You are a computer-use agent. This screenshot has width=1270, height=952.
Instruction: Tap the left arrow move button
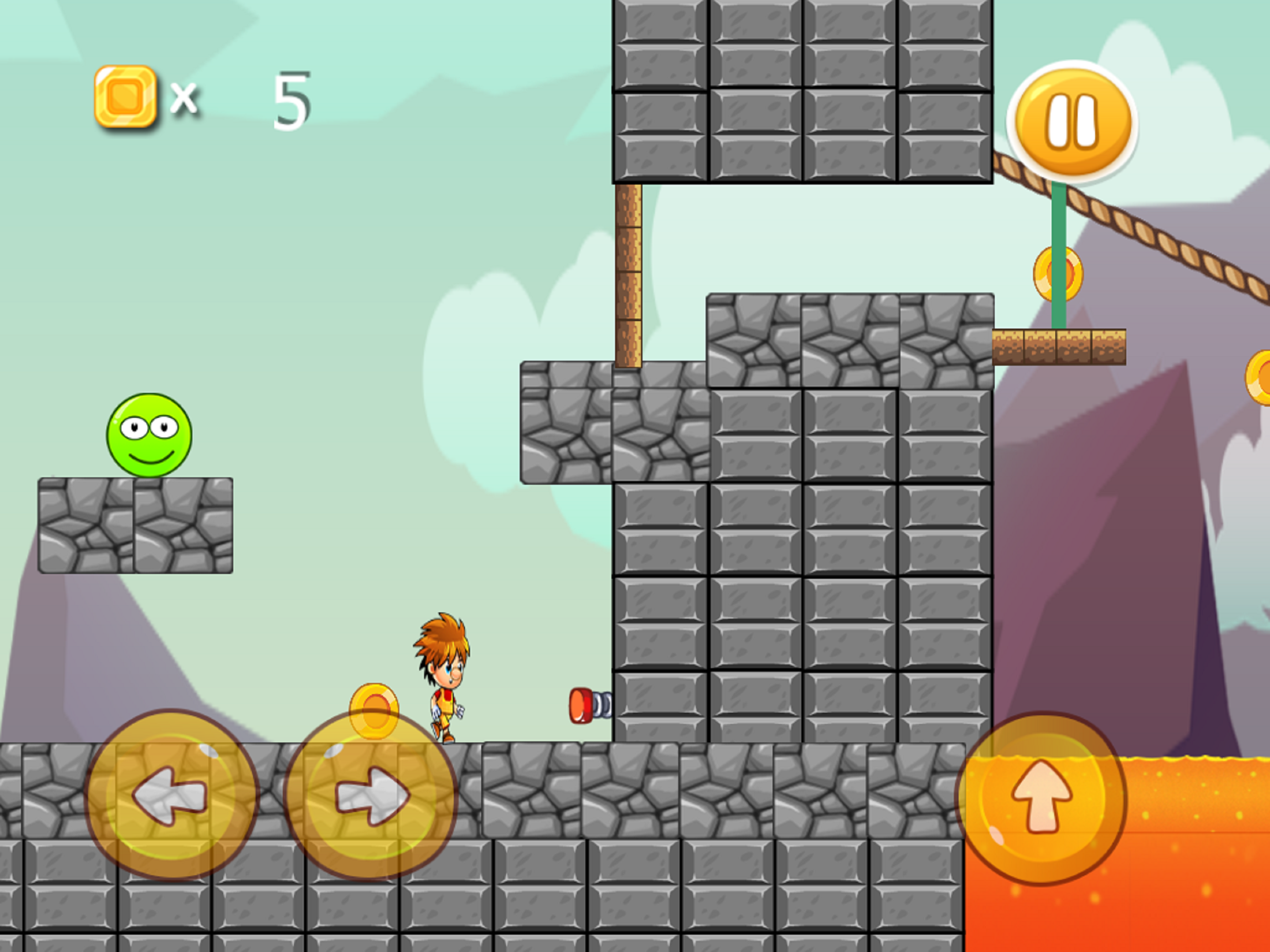(x=171, y=795)
